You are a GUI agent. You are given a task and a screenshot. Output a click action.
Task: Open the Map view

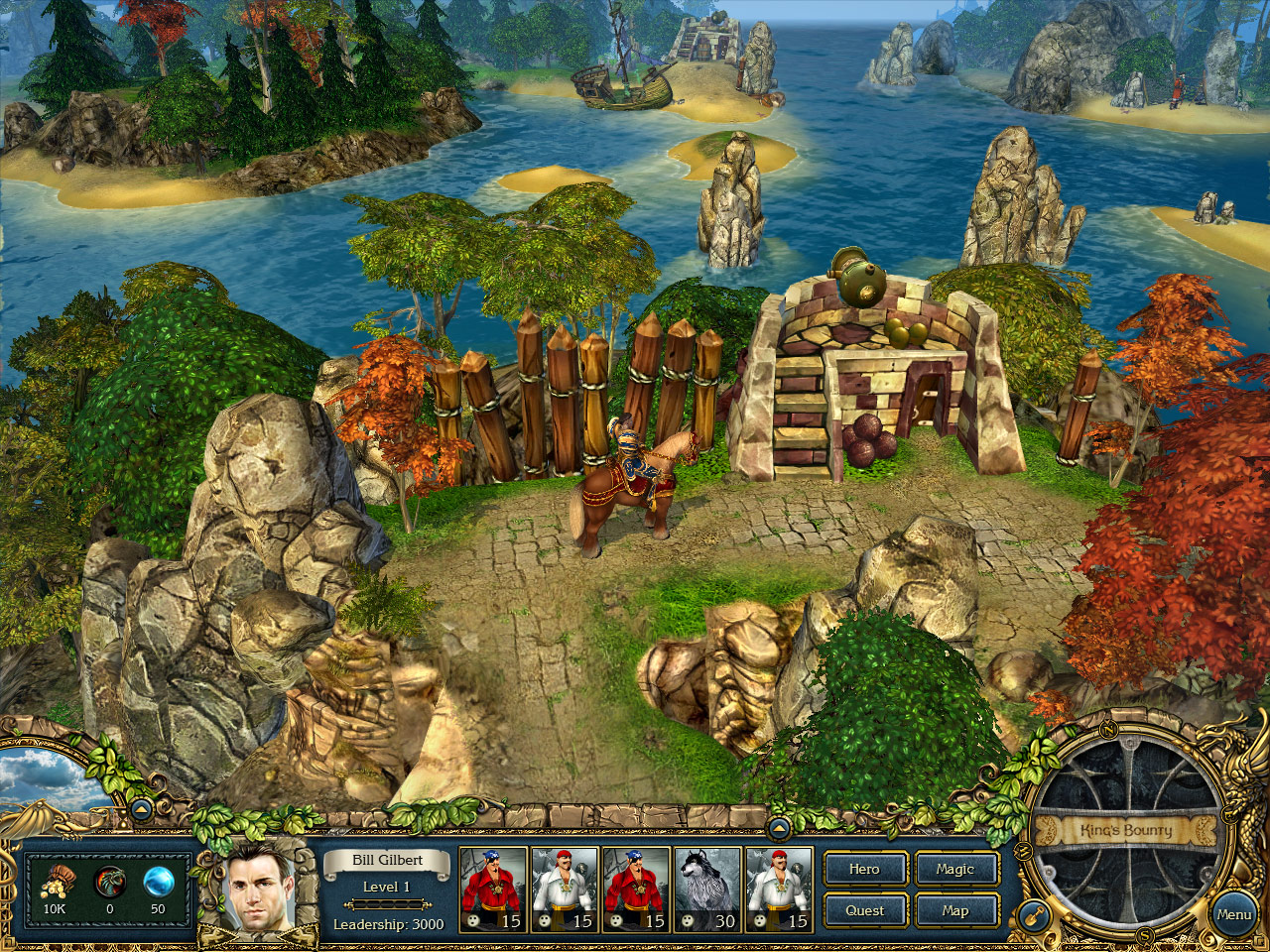955,910
